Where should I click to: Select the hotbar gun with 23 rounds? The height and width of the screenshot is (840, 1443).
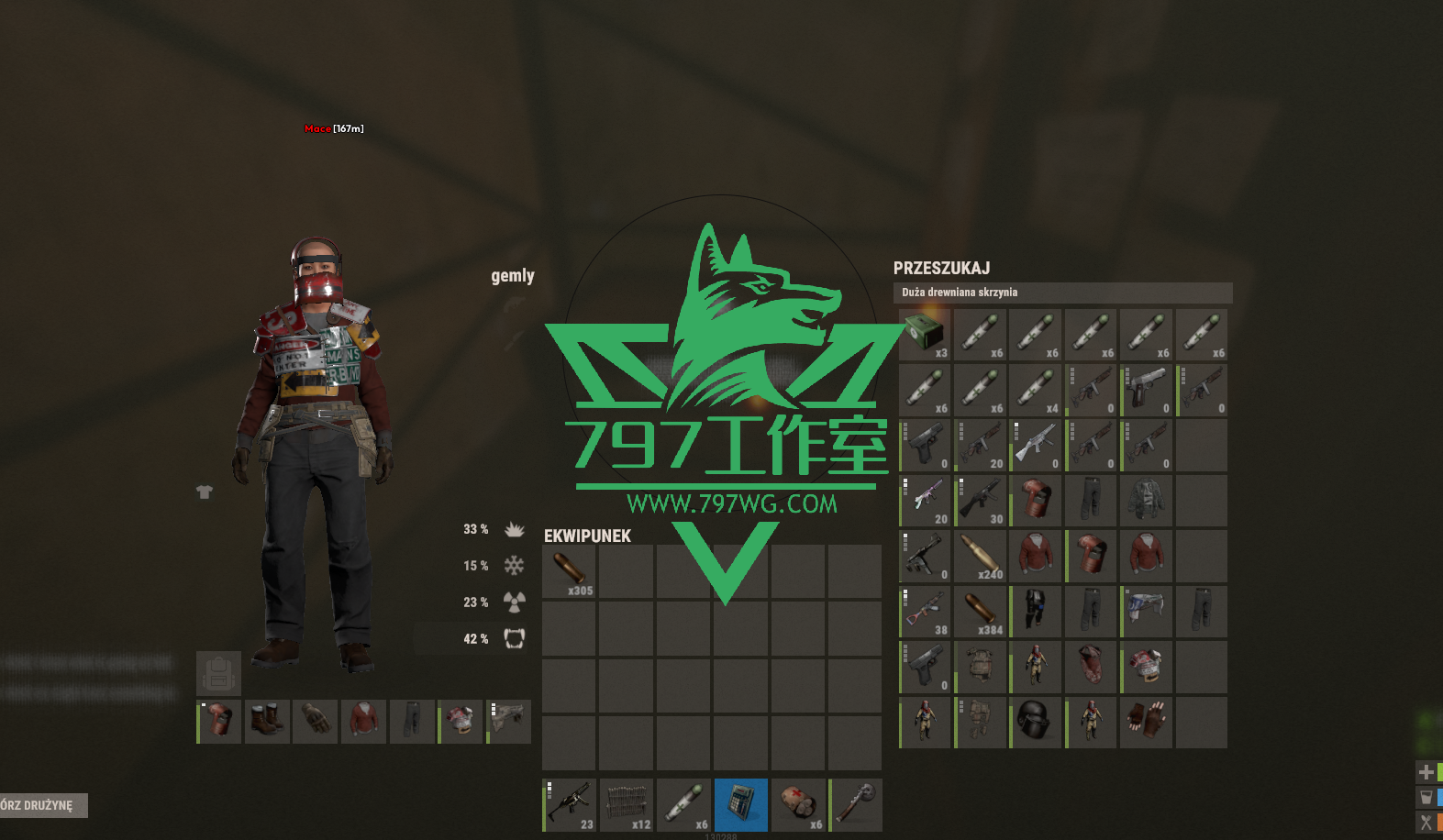570,805
